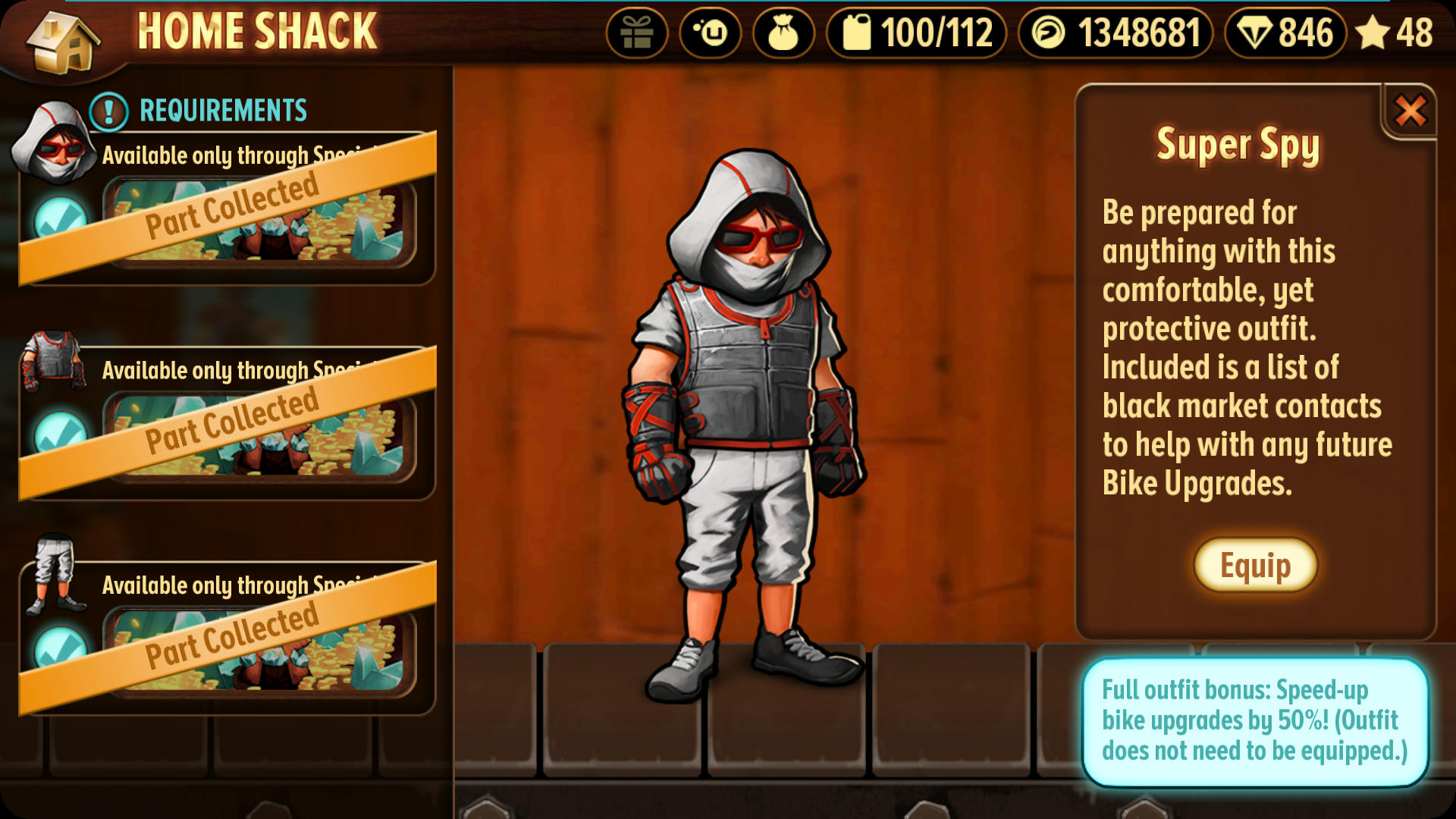Tap the fuel counter showing 100/112
This screenshot has width=1456, height=819.
(916, 33)
